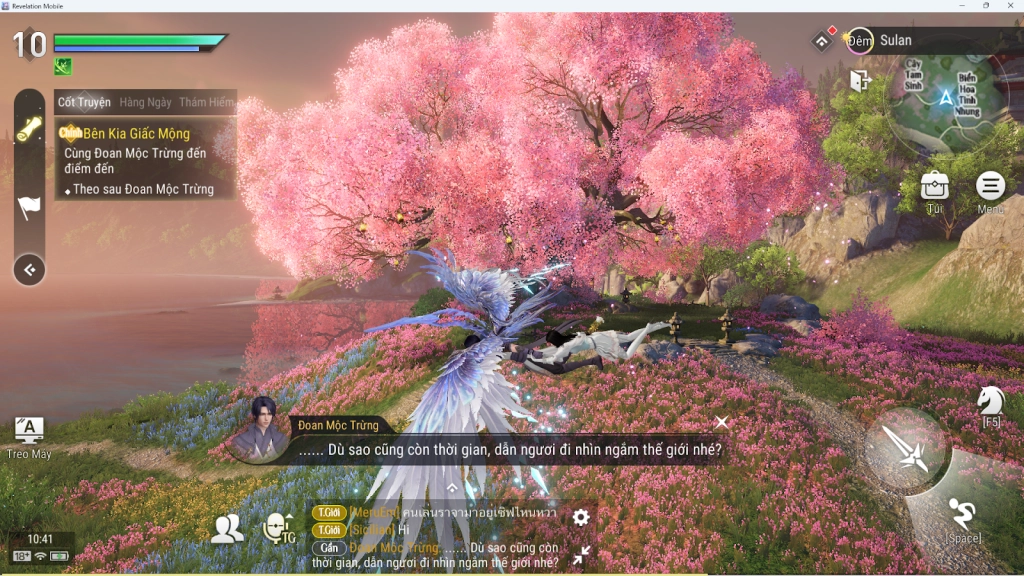Screen dimensions: 1024x576
Task: Track the Bên Kia Giấc Mộng quest
Action: click(x=135, y=133)
